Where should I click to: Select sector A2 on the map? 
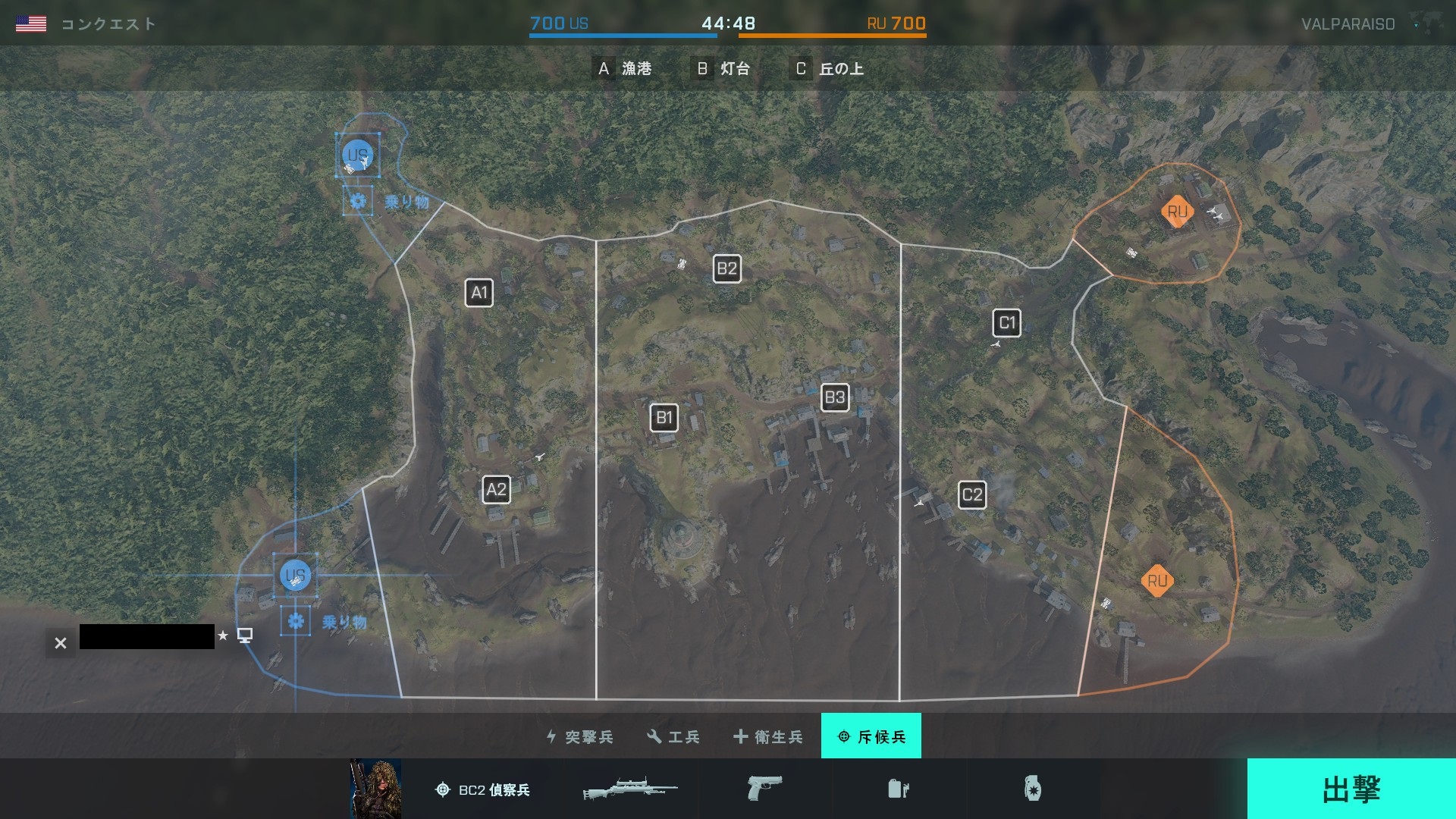pos(496,490)
